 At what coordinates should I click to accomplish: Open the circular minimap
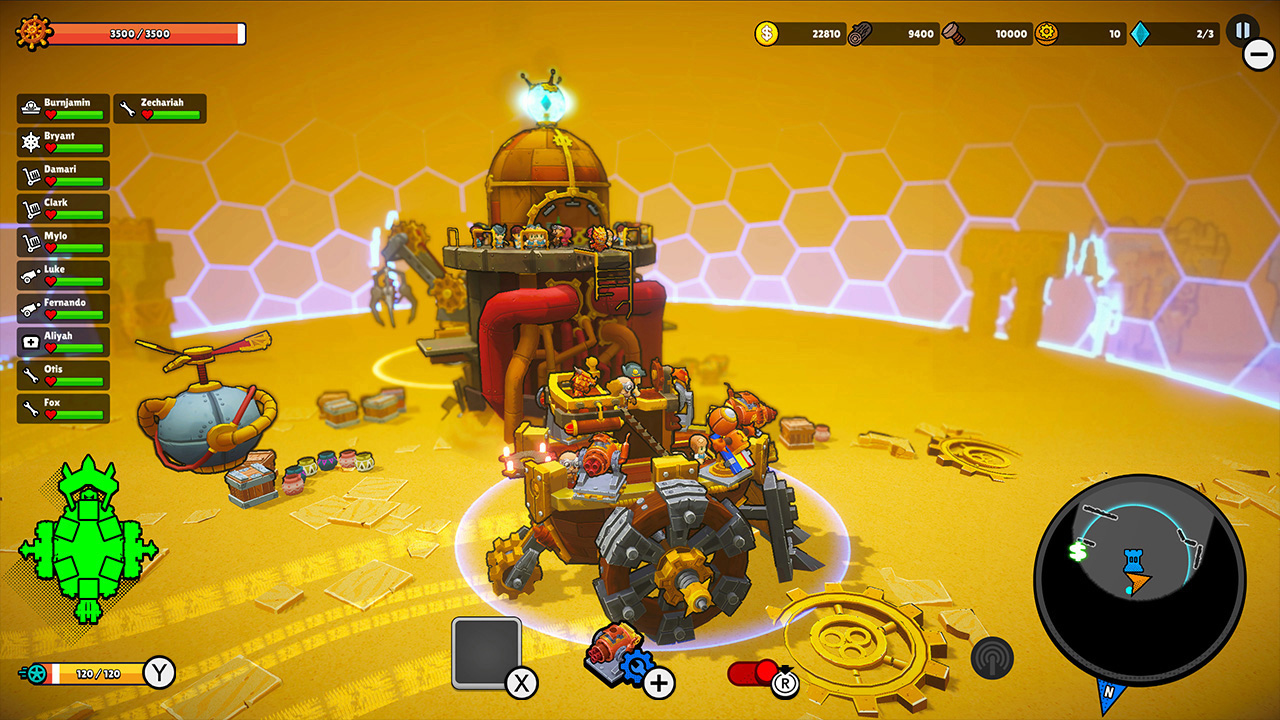pos(1138,579)
